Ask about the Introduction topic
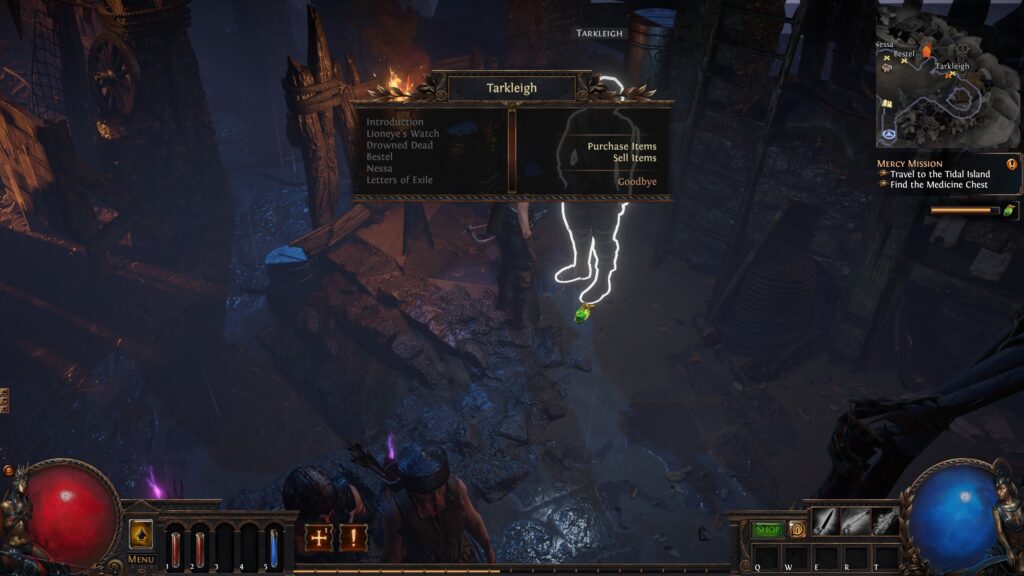 tap(394, 122)
